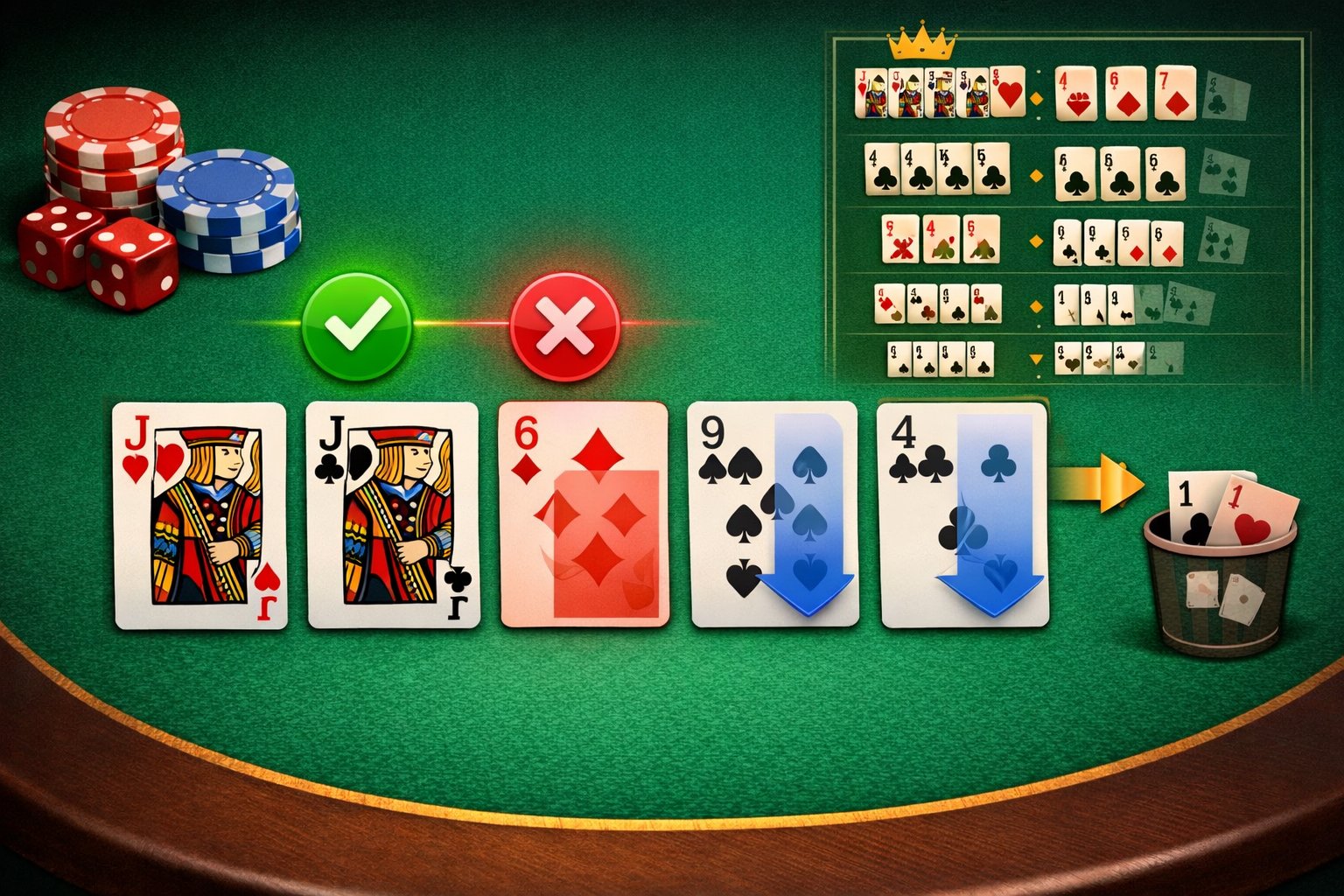Select the 9 of Spades card
The height and width of the screenshot is (896, 1344).
click(x=770, y=516)
